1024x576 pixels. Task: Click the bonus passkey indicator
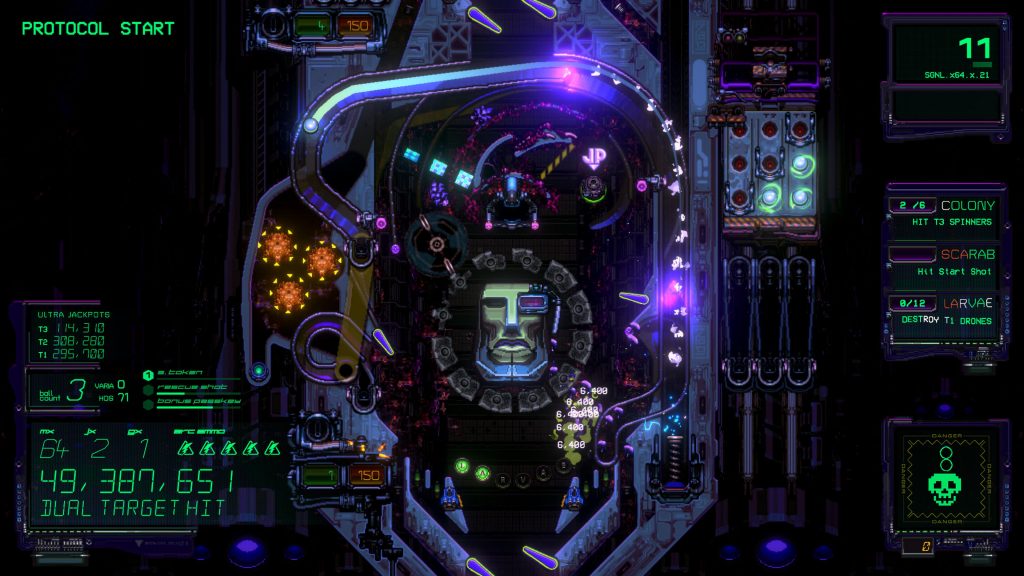point(190,401)
